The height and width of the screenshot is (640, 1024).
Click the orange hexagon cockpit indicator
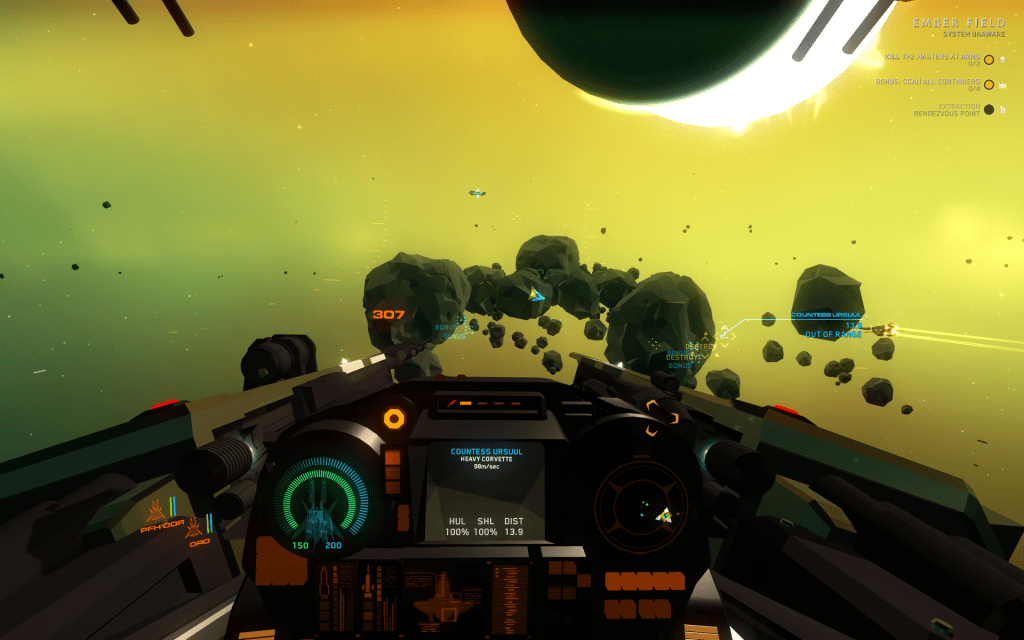[x=394, y=418]
